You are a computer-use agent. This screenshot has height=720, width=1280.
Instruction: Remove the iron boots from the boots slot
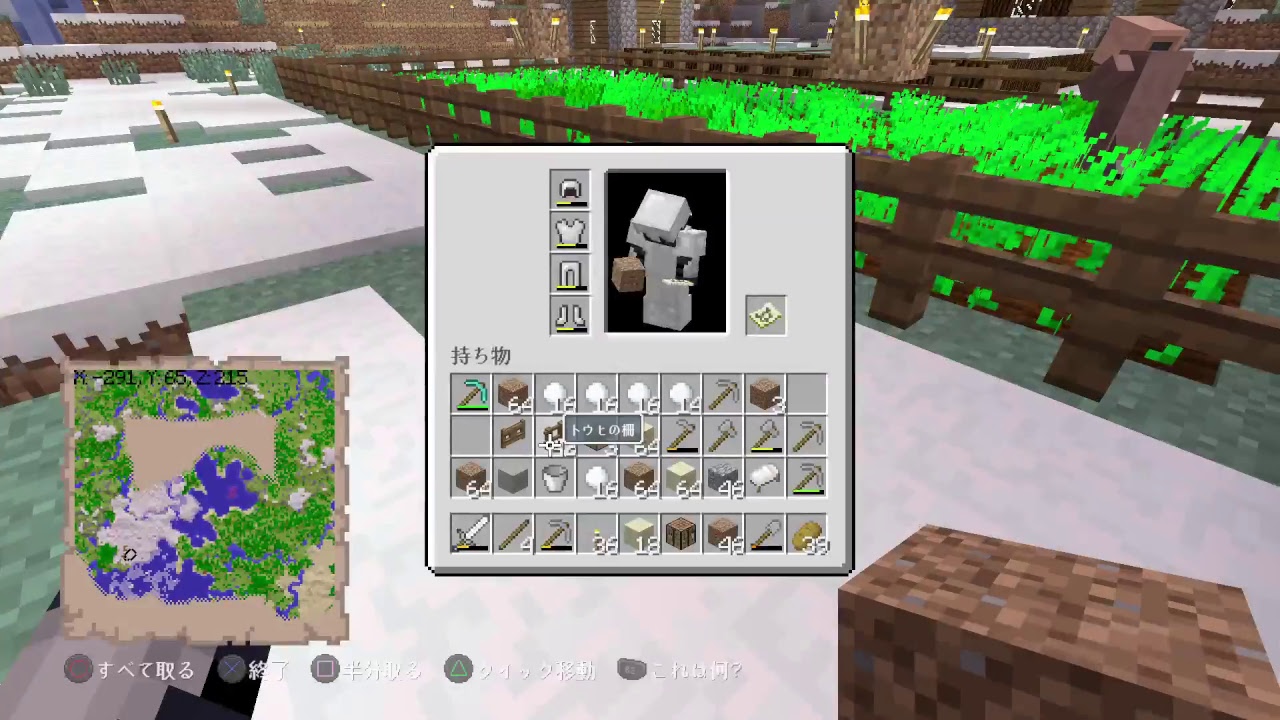(569, 316)
